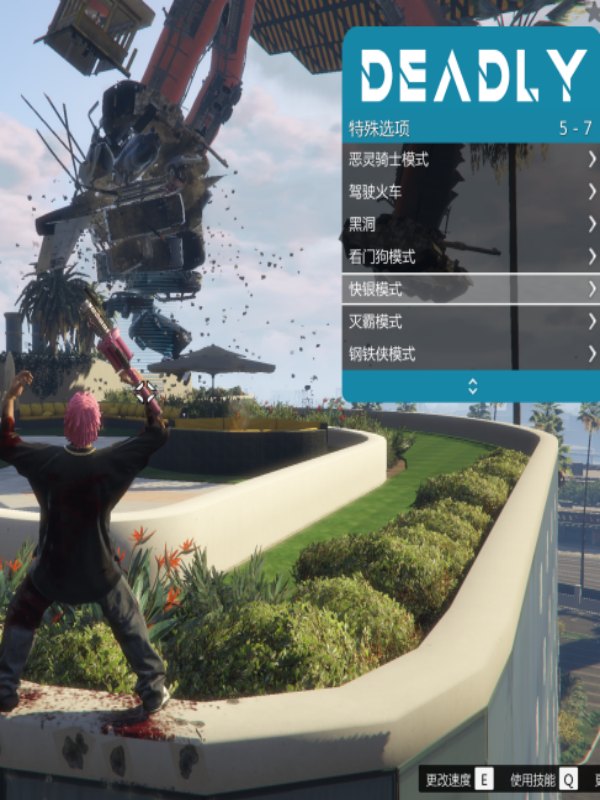
Task: Click the up-down scroll arrows in menu footer
Action: click(x=472, y=386)
